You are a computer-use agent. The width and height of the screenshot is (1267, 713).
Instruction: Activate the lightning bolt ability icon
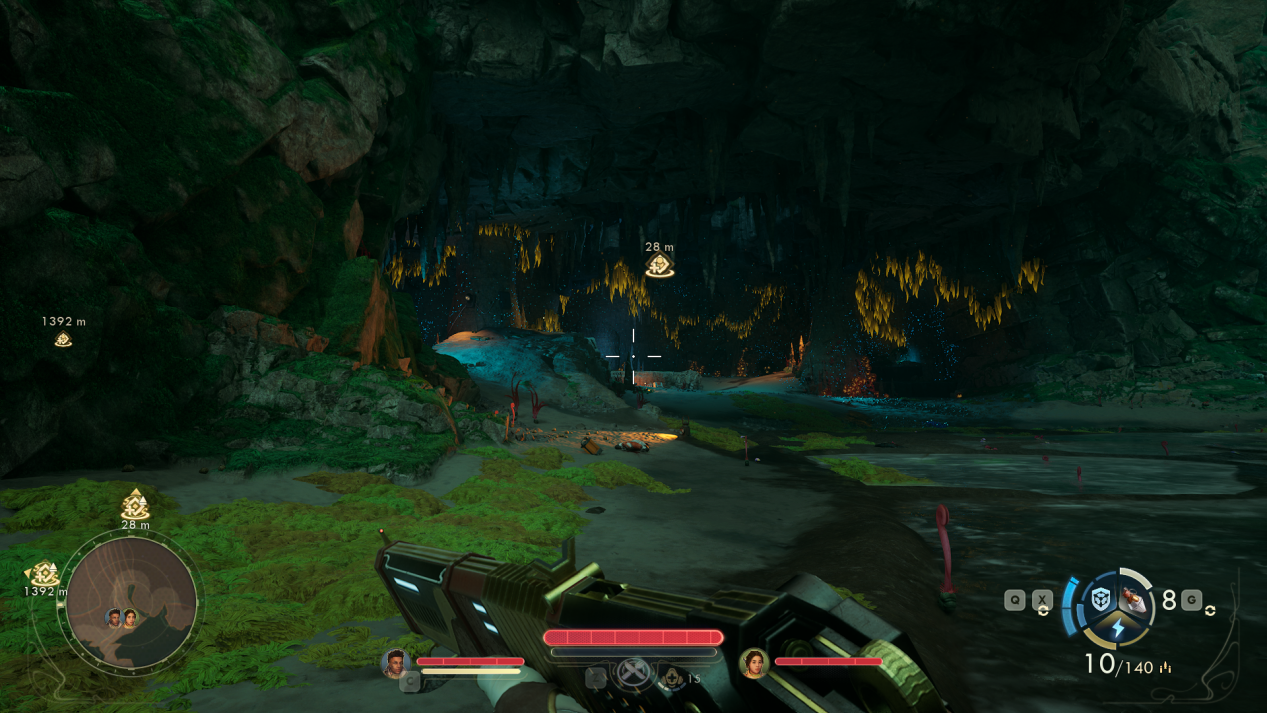1117,629
